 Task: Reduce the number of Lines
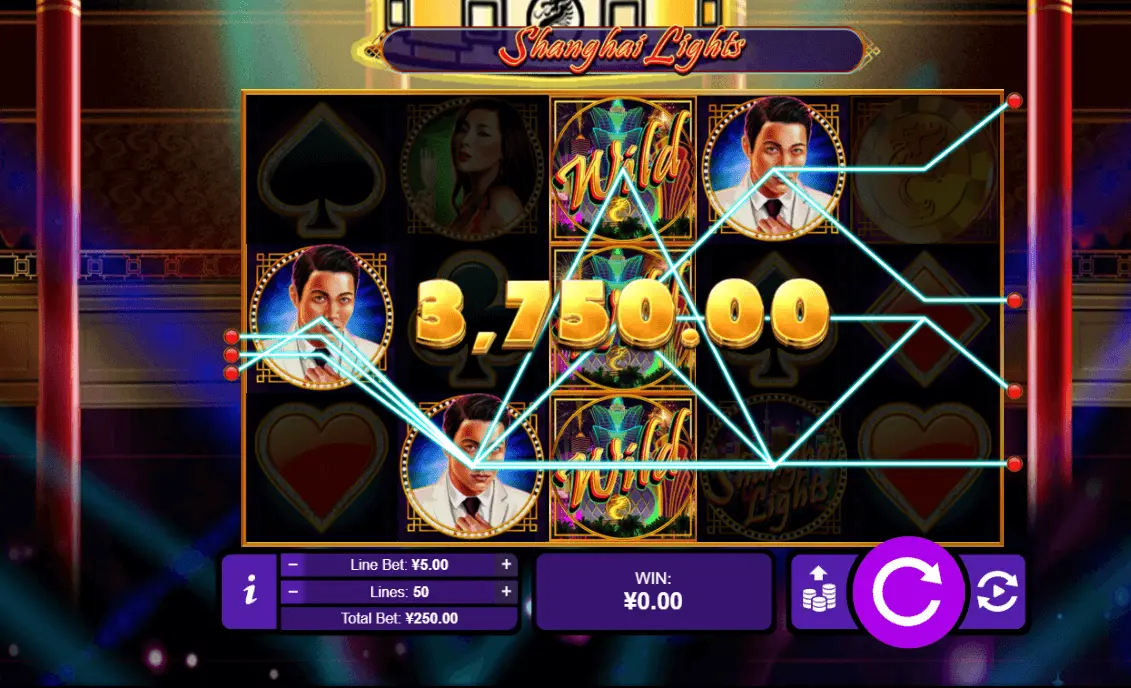pos(293,592)
